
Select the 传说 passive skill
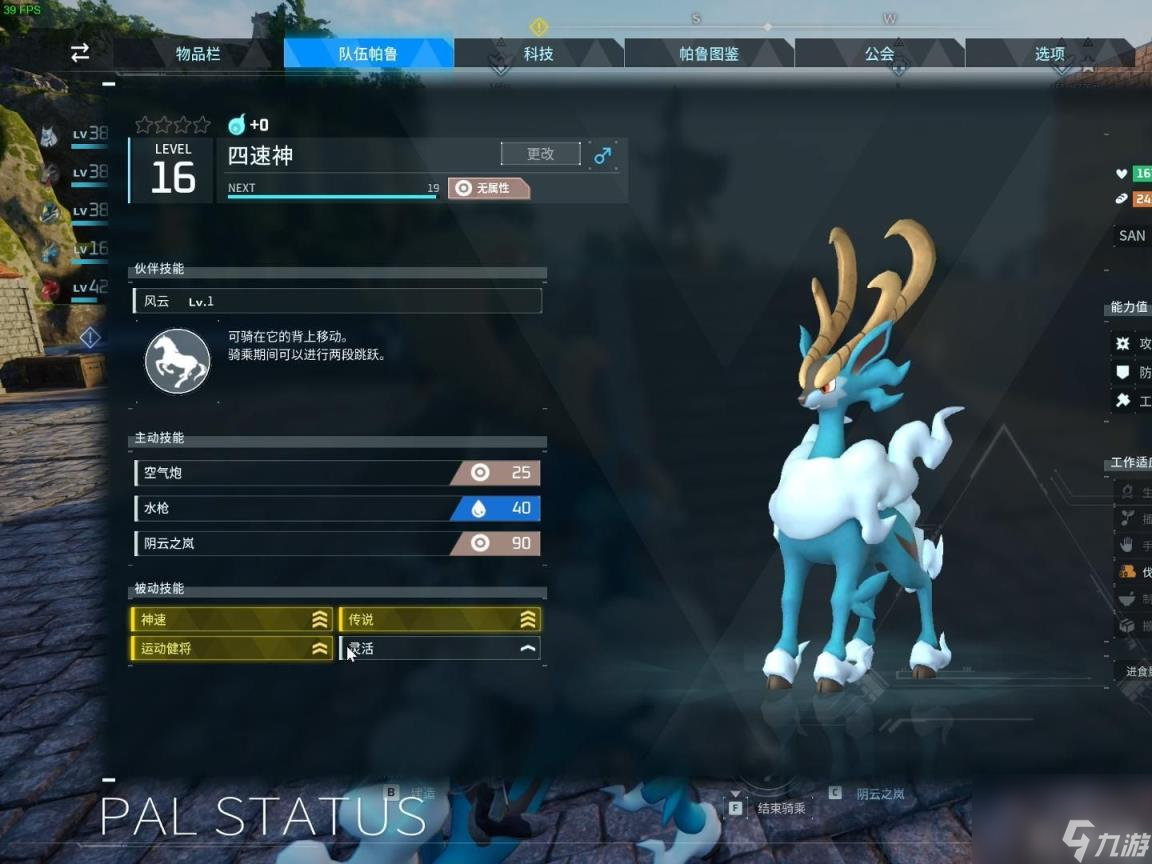tap(440, 620)
